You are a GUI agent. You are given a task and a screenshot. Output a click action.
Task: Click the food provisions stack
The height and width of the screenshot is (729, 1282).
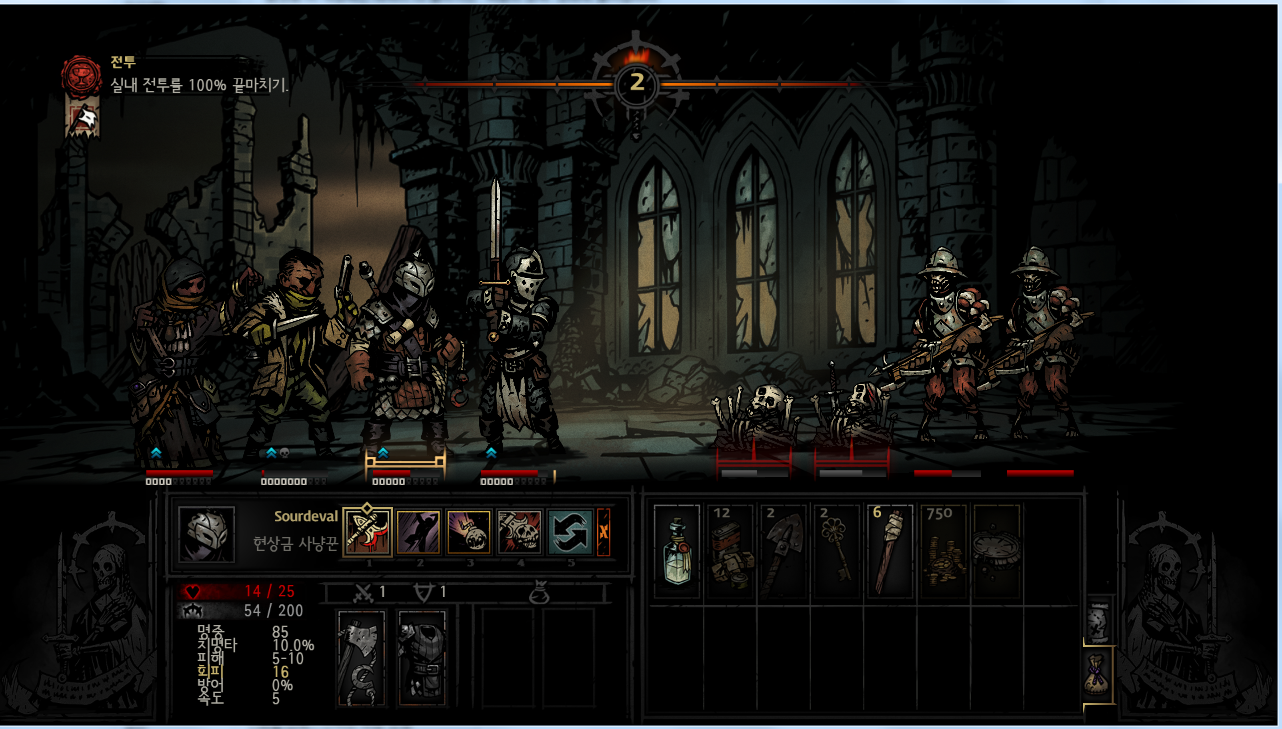[x=730, y=551]
